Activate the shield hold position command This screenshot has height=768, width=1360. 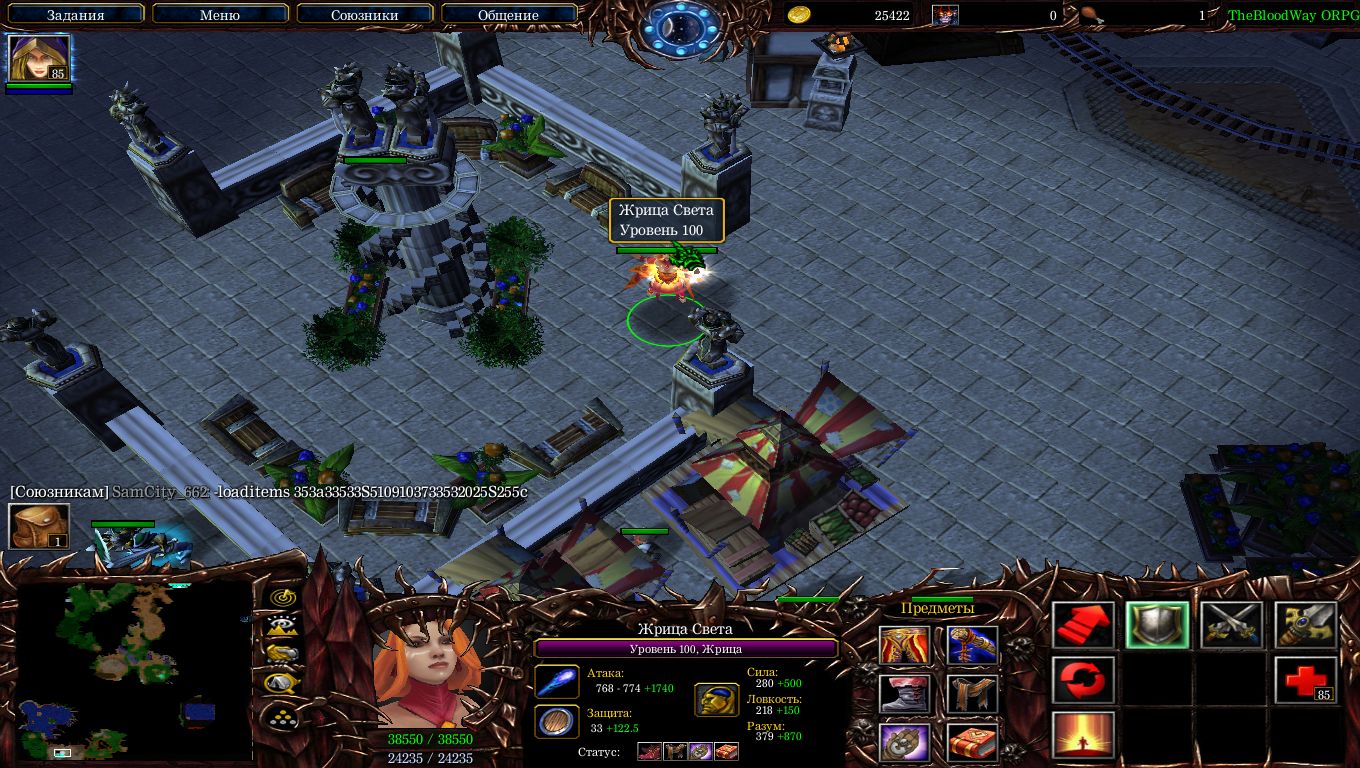[1158, 626]
